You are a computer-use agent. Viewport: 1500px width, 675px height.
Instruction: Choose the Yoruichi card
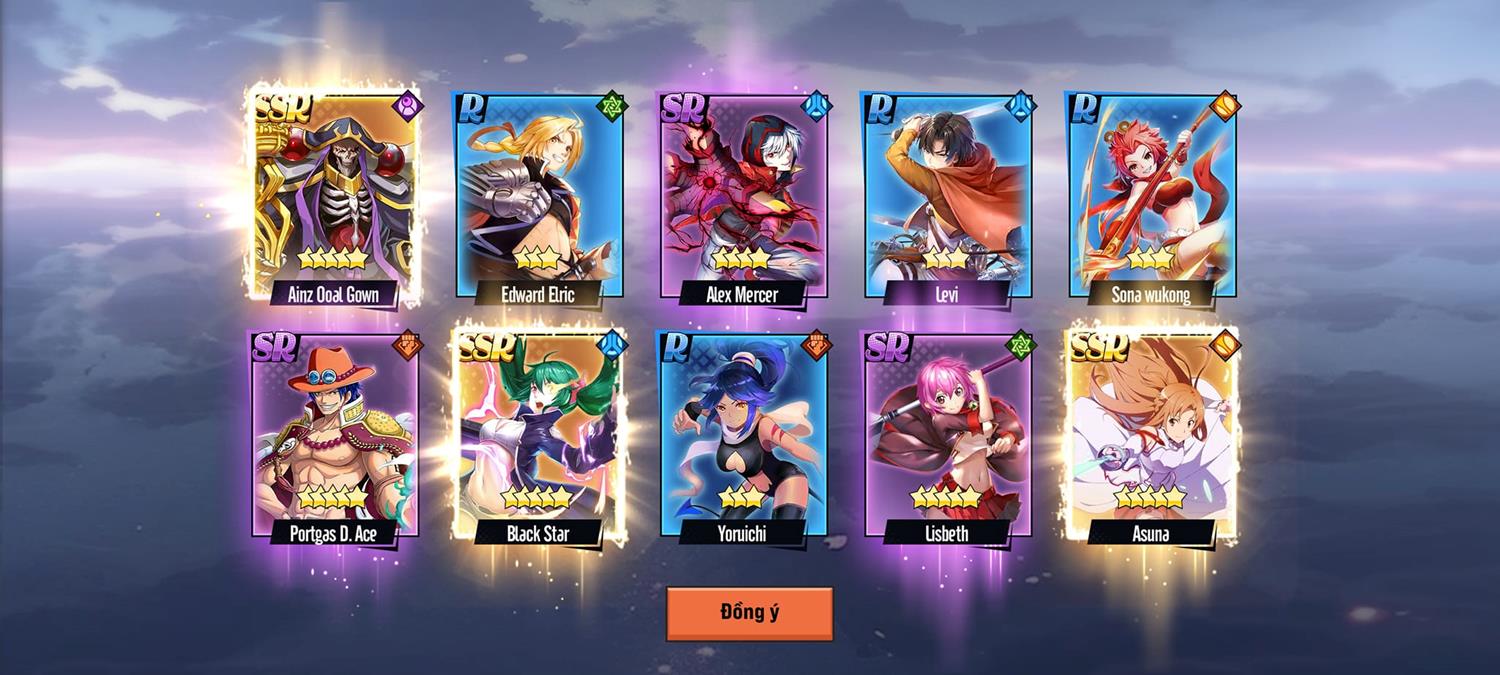[744, 435]
